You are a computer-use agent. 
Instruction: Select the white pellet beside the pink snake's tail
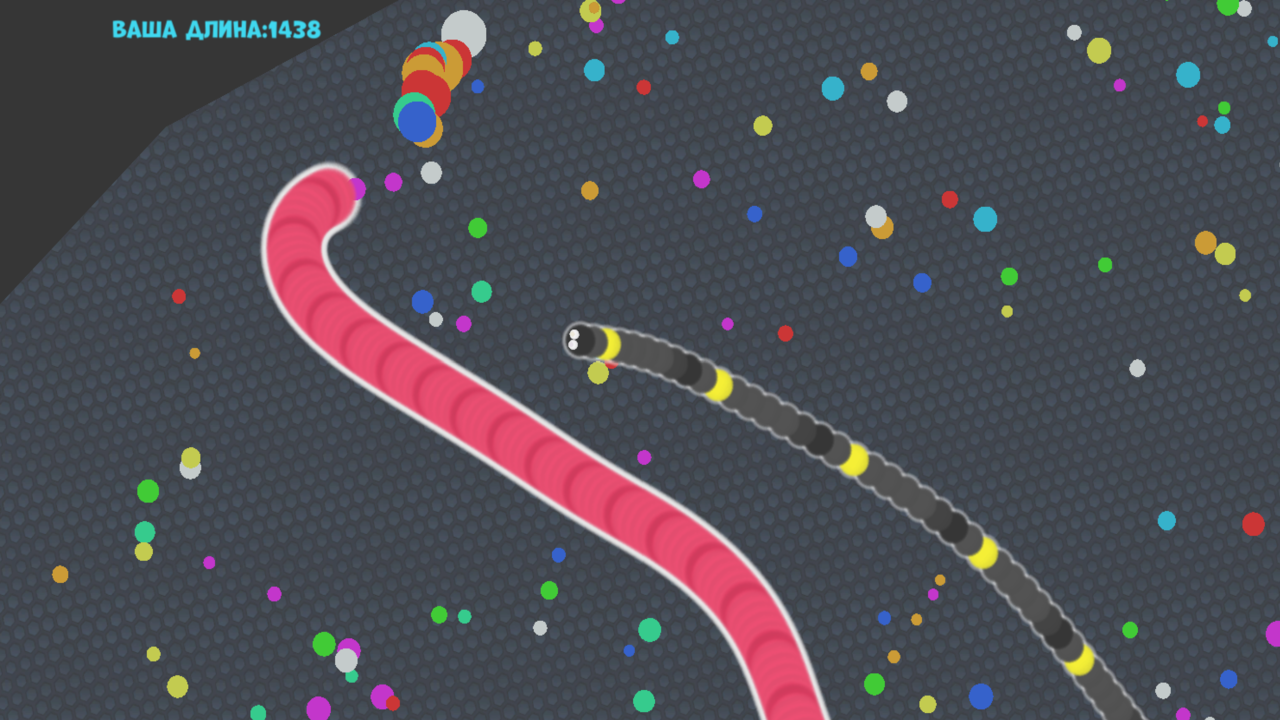tap(431, 172)
